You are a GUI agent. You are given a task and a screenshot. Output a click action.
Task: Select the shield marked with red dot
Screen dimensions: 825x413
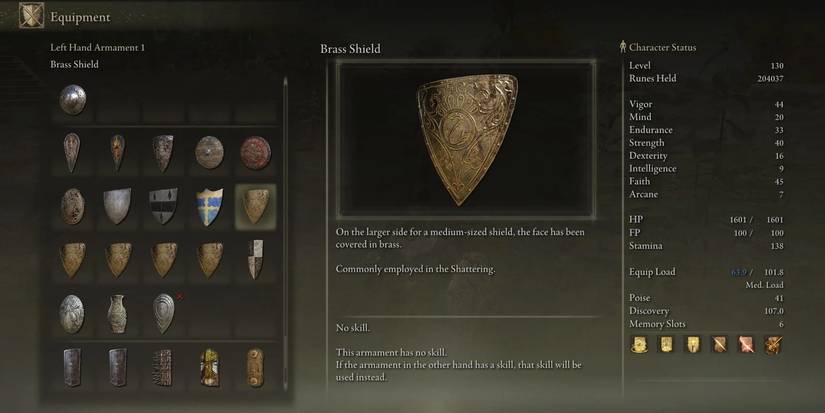(x=163, y=311)
